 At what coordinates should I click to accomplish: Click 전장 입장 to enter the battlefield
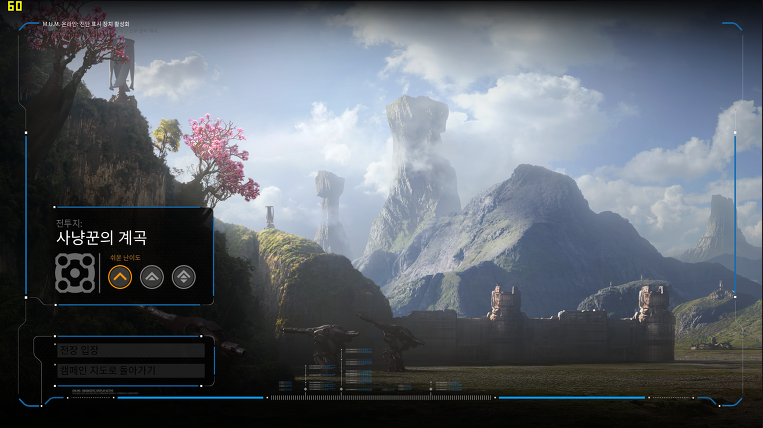pyautogui.click(x=131, y=350)
